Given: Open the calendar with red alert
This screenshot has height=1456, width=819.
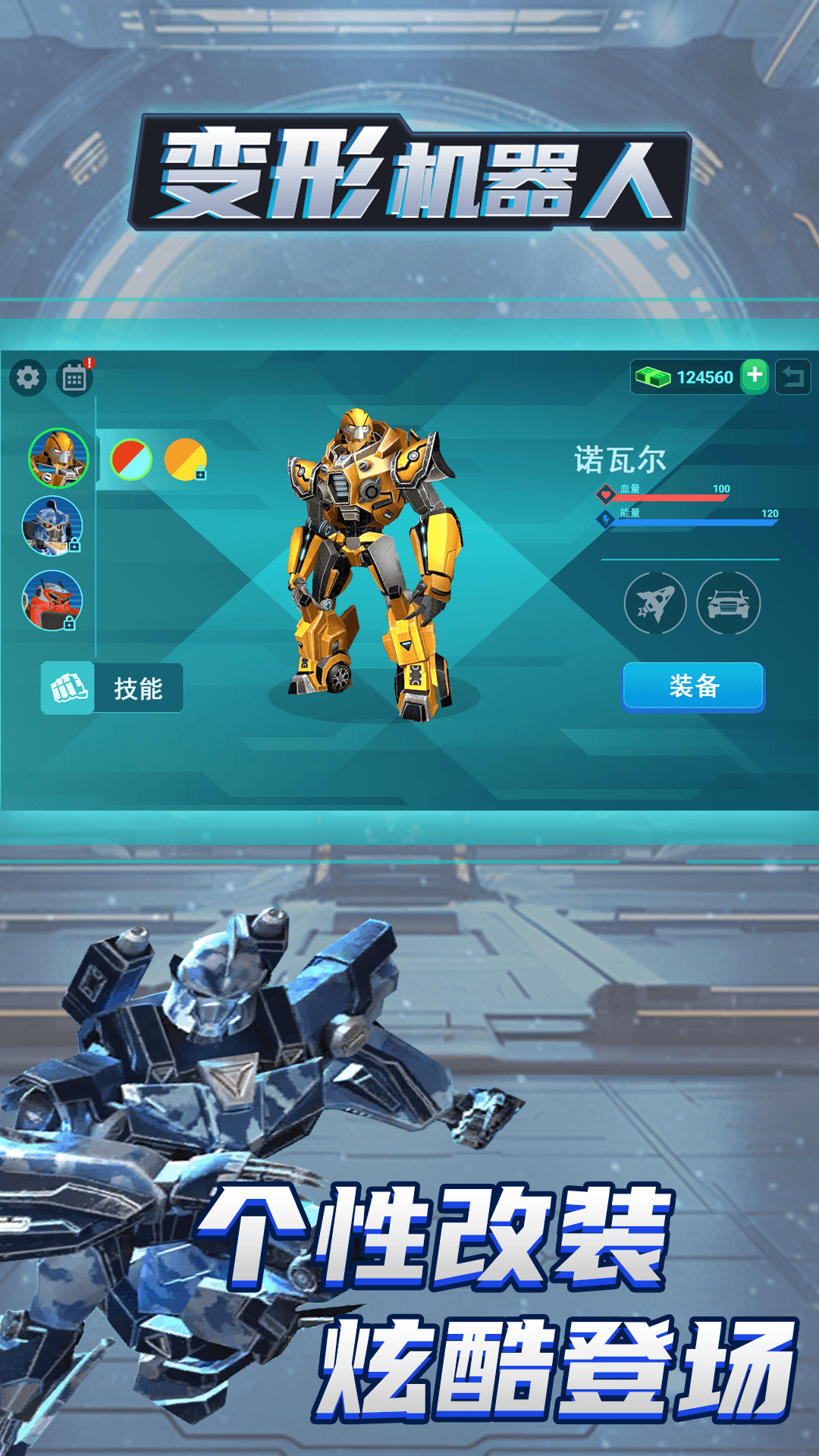Looking at the screenshot, I should [x=74, y=378].
